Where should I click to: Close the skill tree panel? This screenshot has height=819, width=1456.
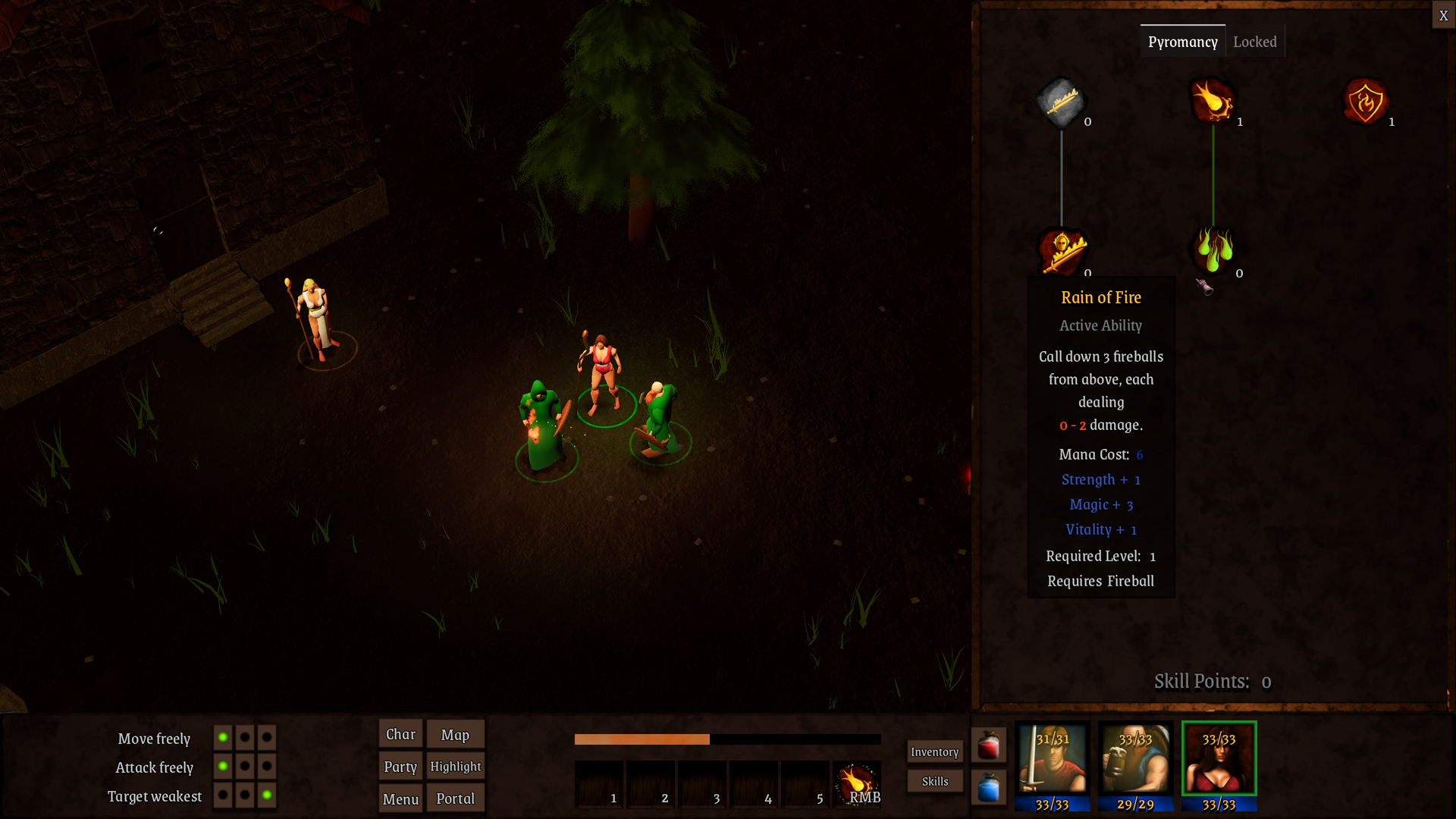coord(1443,15)
